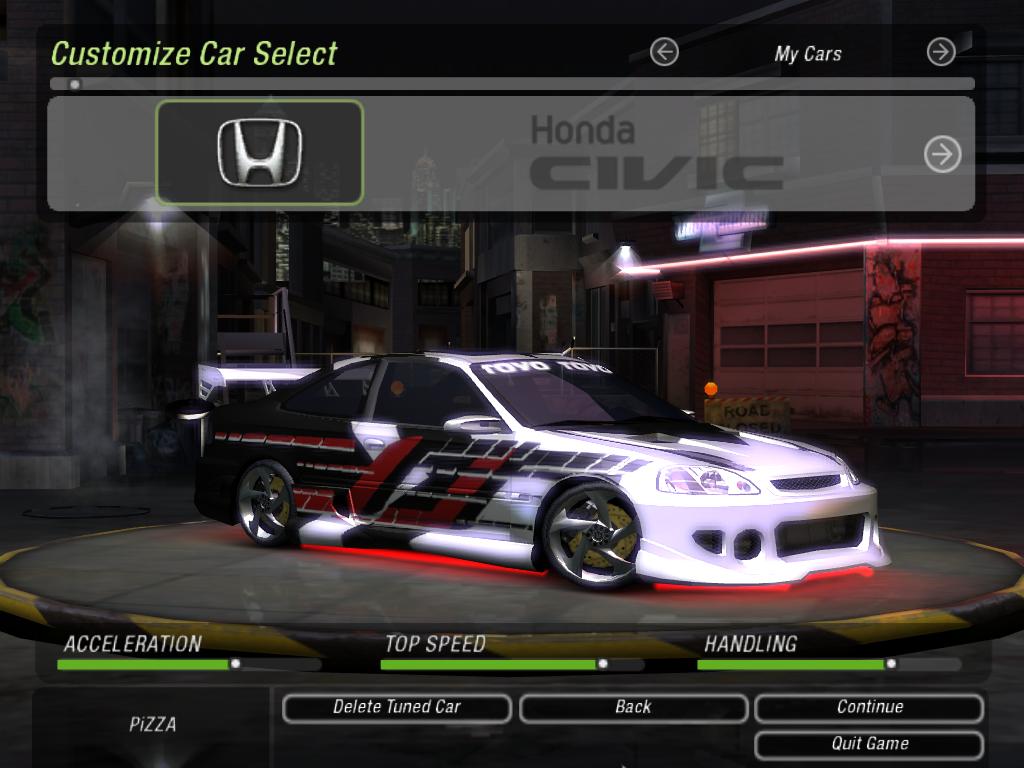The image size is (1024, 768).
Task: Go back to previous menu
Action: coord(633,707)
